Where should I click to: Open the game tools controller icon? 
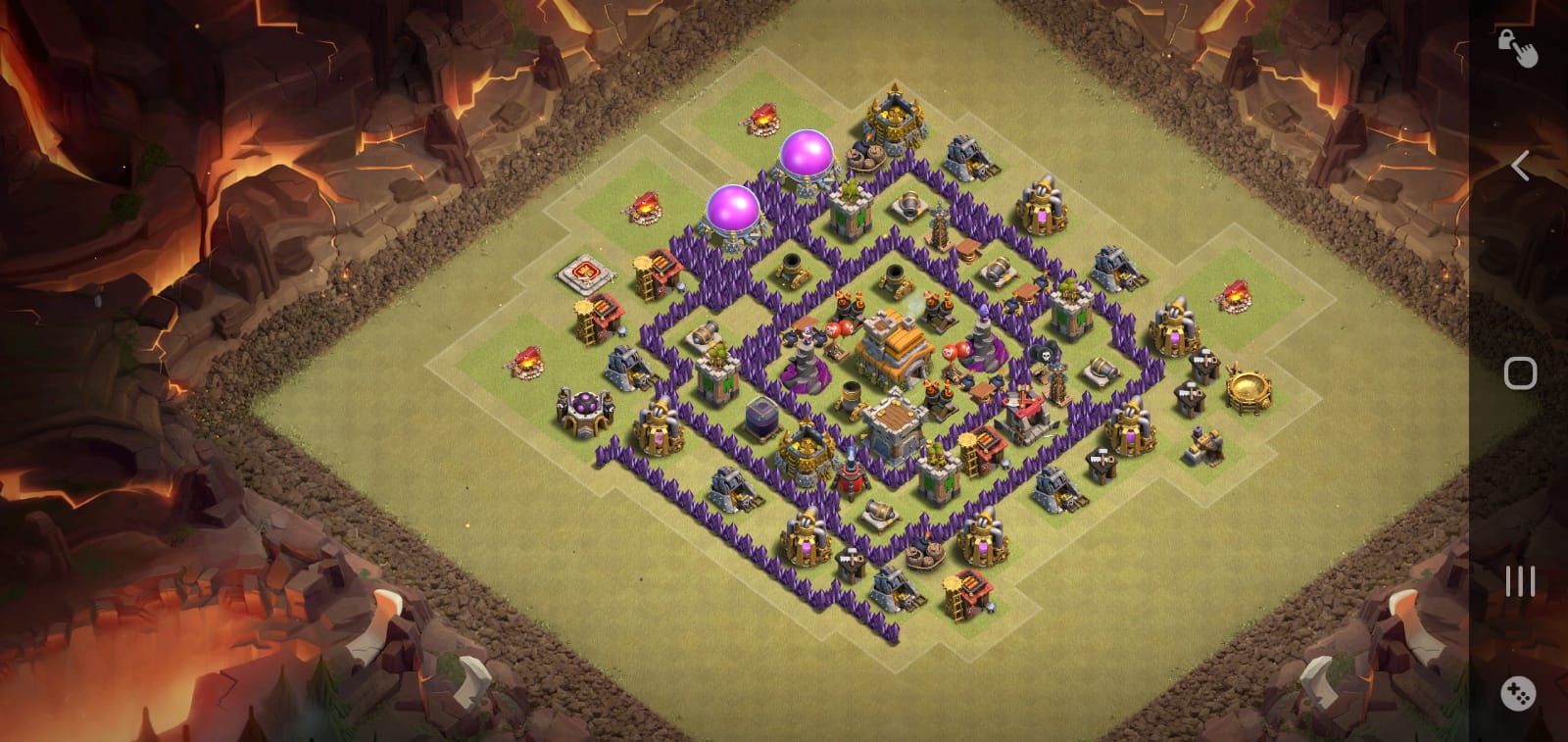1518,694
